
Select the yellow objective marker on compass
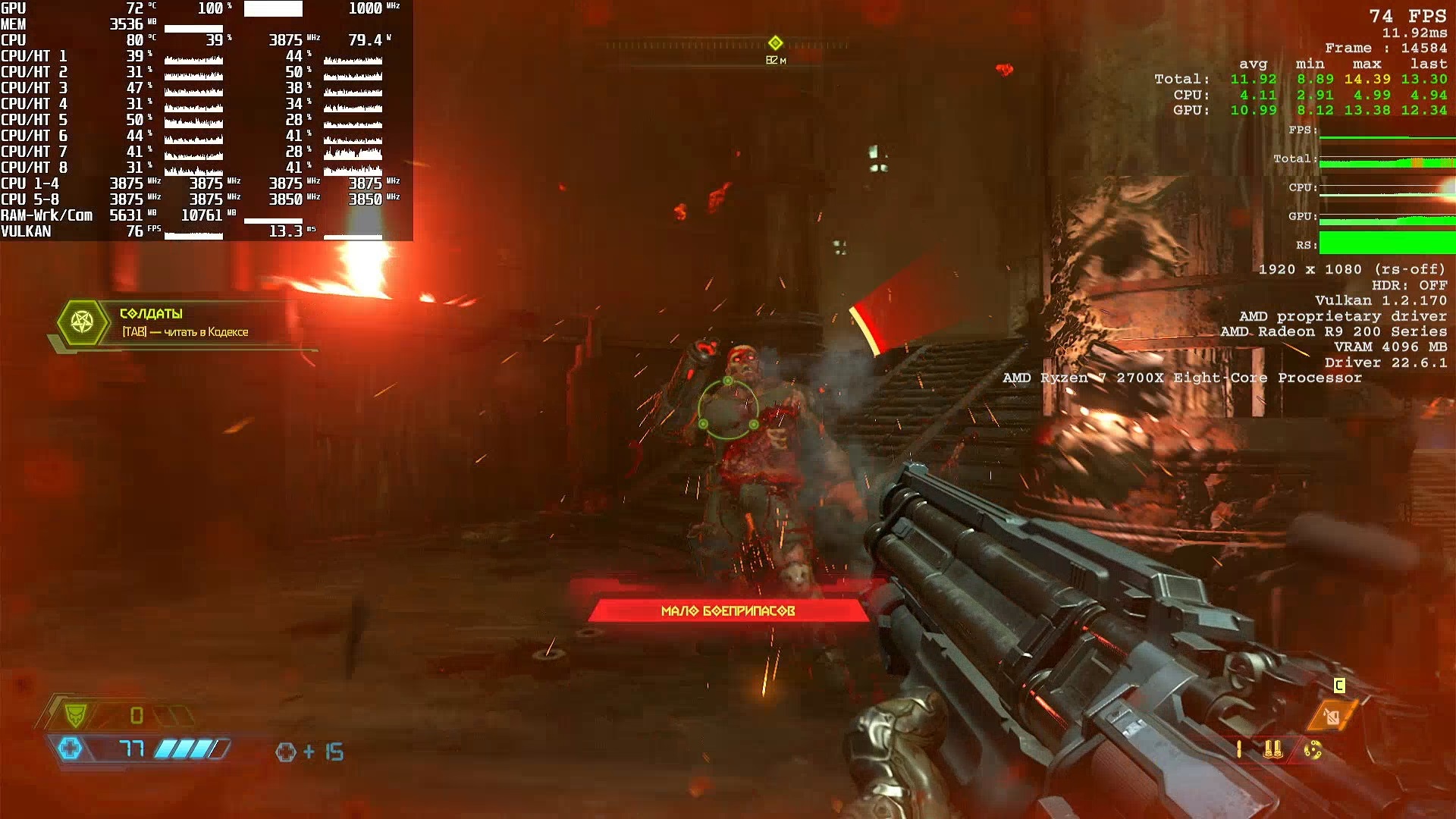coord(775,43)
